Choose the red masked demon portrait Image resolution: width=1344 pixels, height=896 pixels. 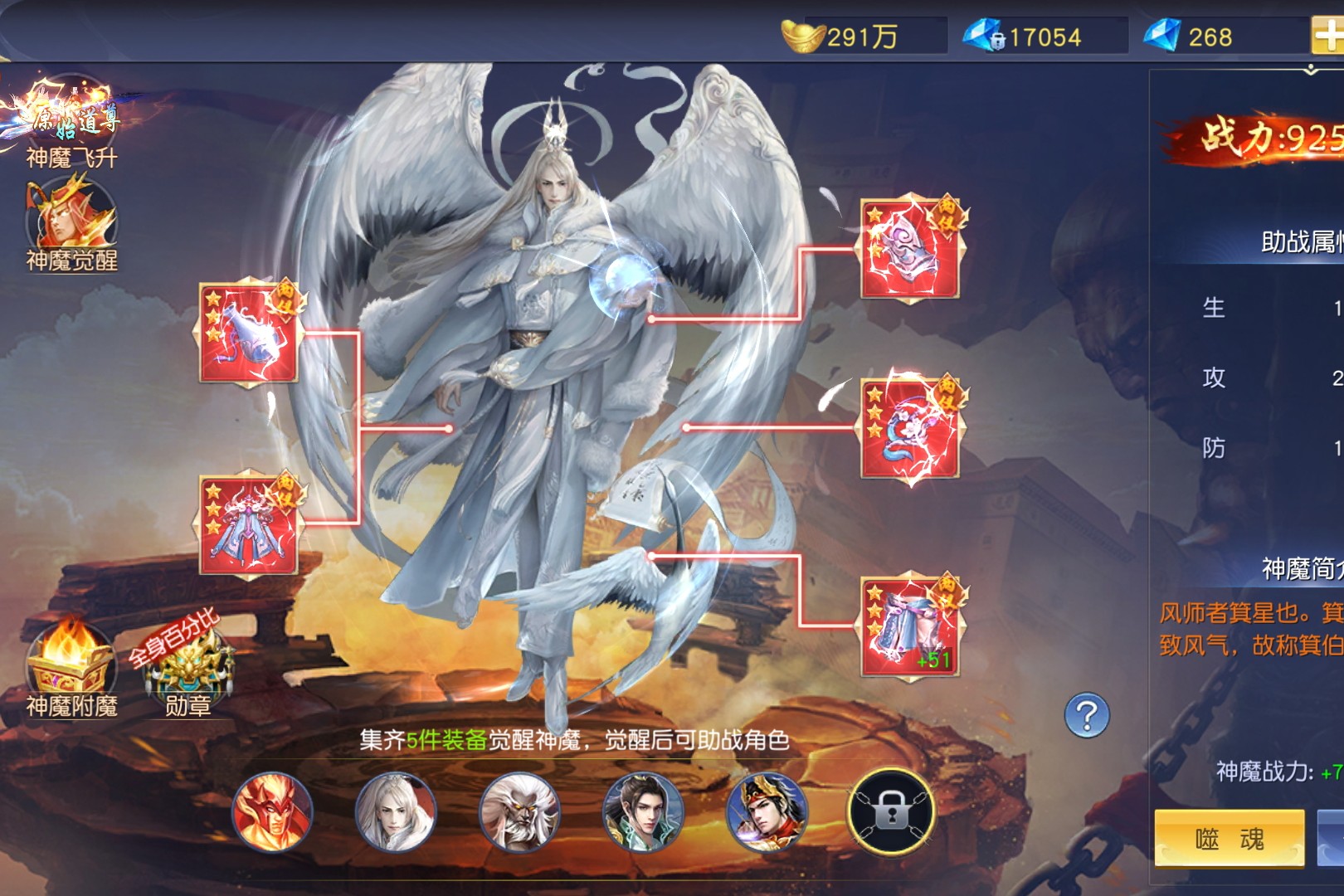point(272,811)
